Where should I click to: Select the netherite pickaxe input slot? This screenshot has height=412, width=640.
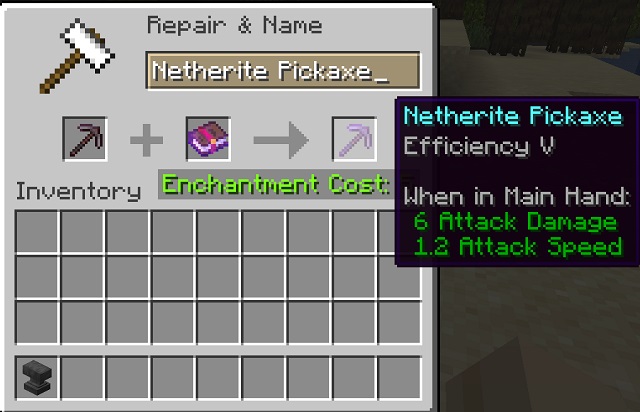pyautogui.click(x=85, y=139)
